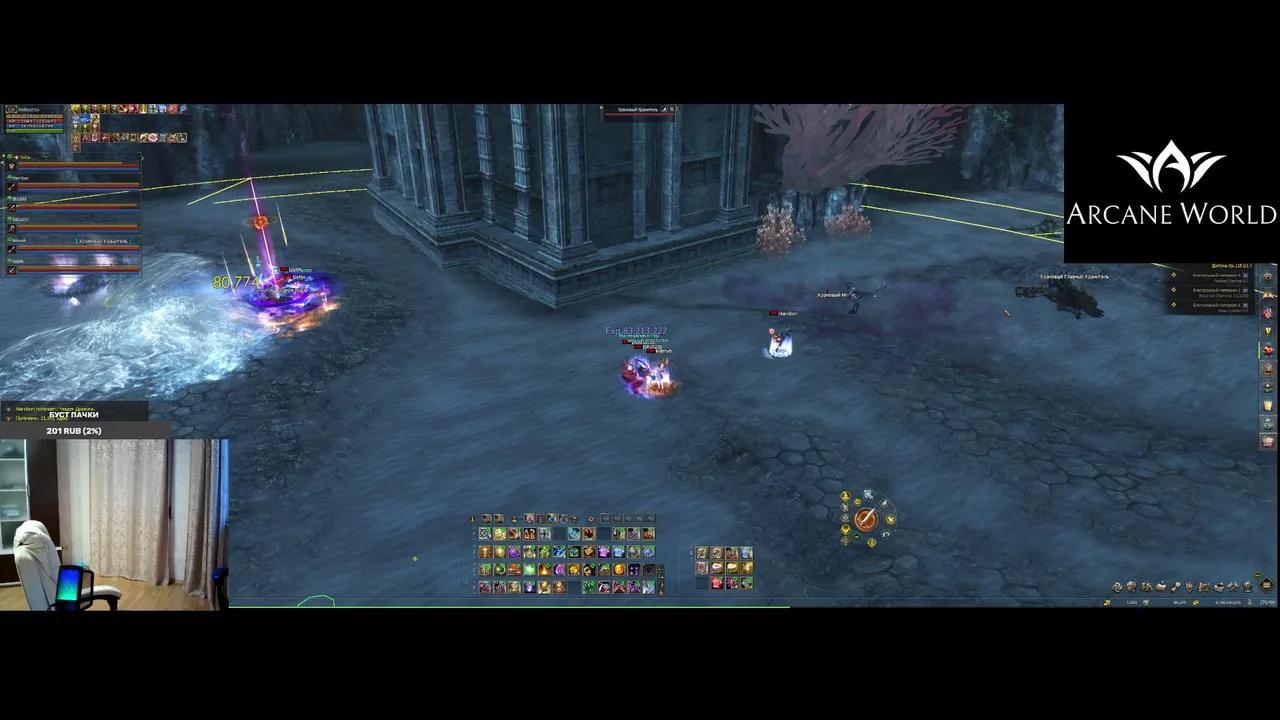Click a buff icon in the top-left buff panel
1280x720 pixels.
point(78,108)
